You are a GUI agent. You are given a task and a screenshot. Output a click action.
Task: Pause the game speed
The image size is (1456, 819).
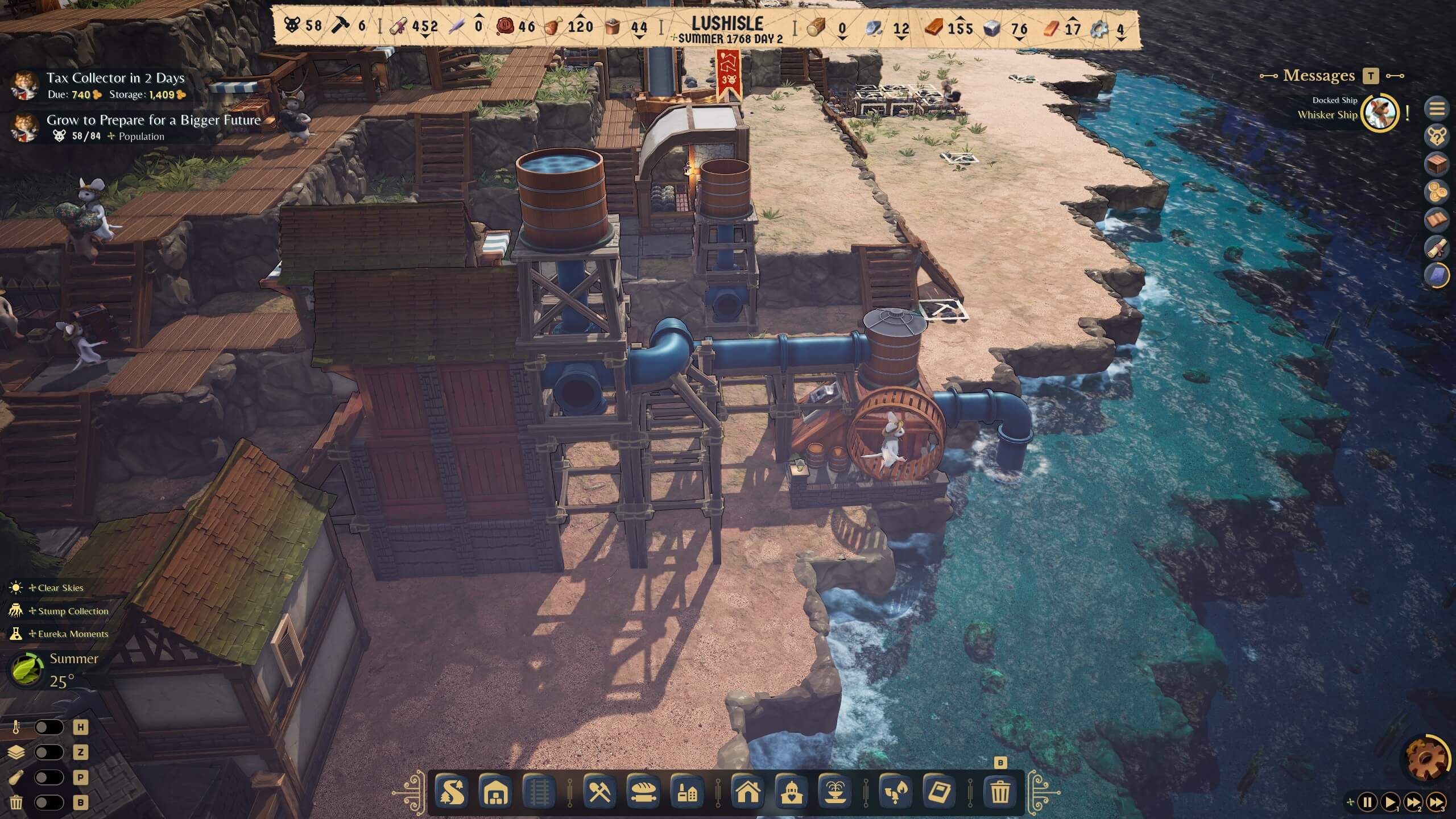point(1367,803)
